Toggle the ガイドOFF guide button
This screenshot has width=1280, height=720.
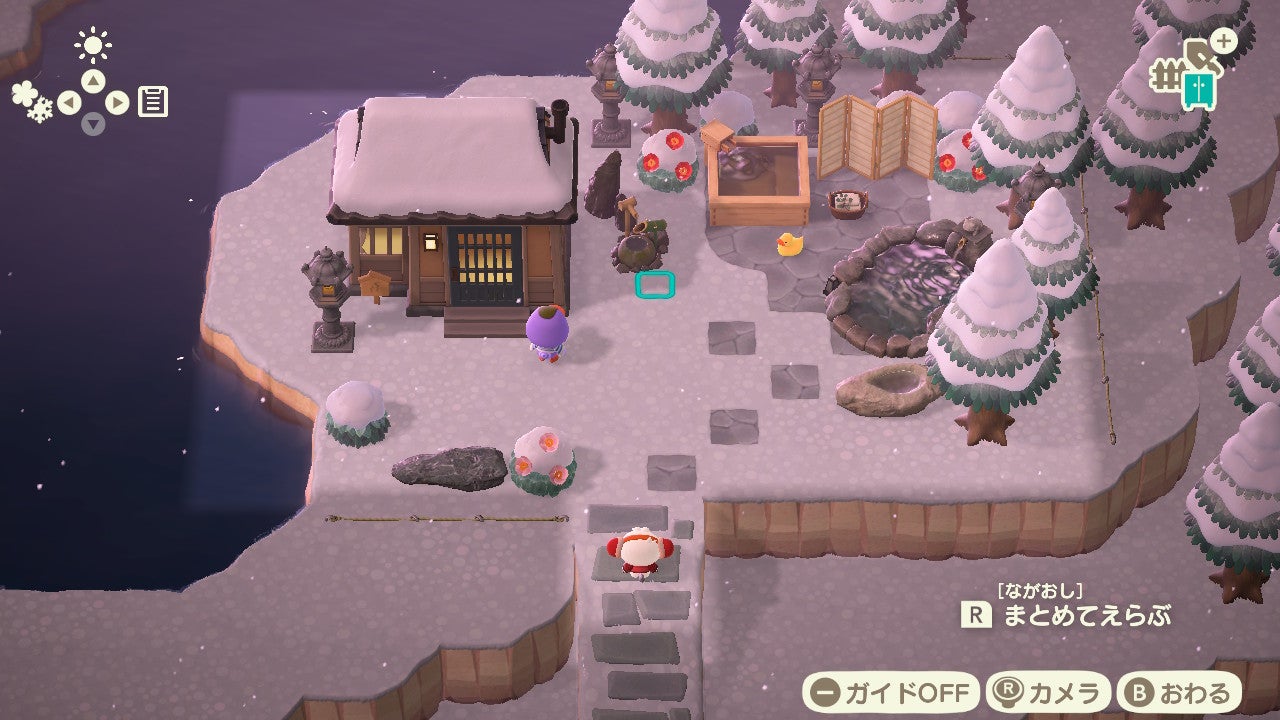tap(890, 692)
